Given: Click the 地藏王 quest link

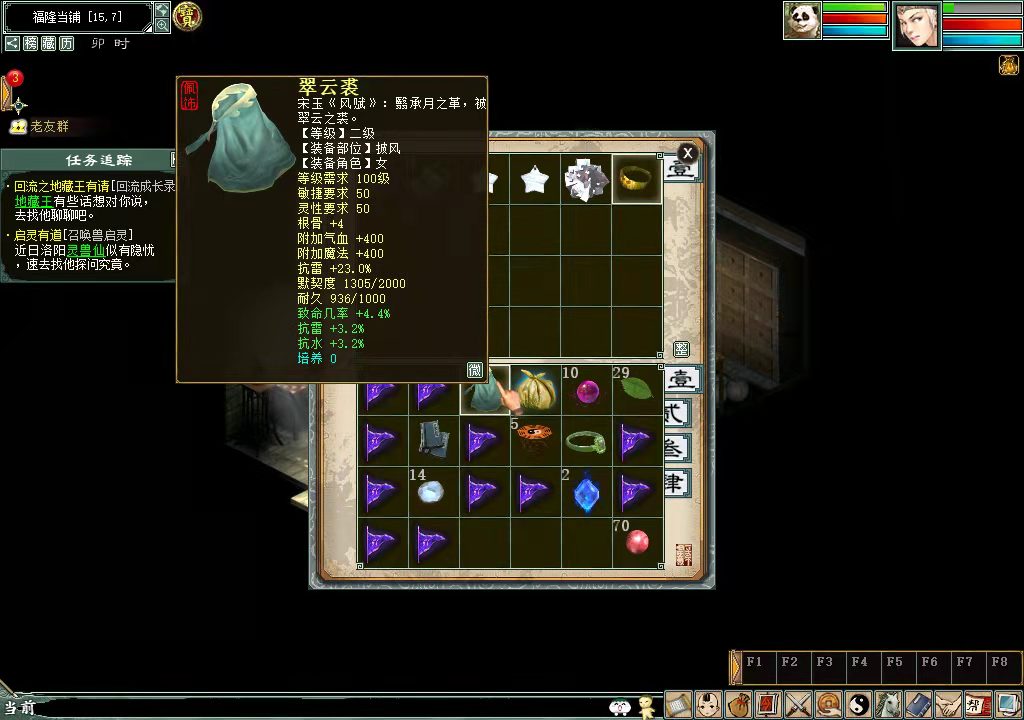Looking at the screenshot, I should tap(34, 201).
